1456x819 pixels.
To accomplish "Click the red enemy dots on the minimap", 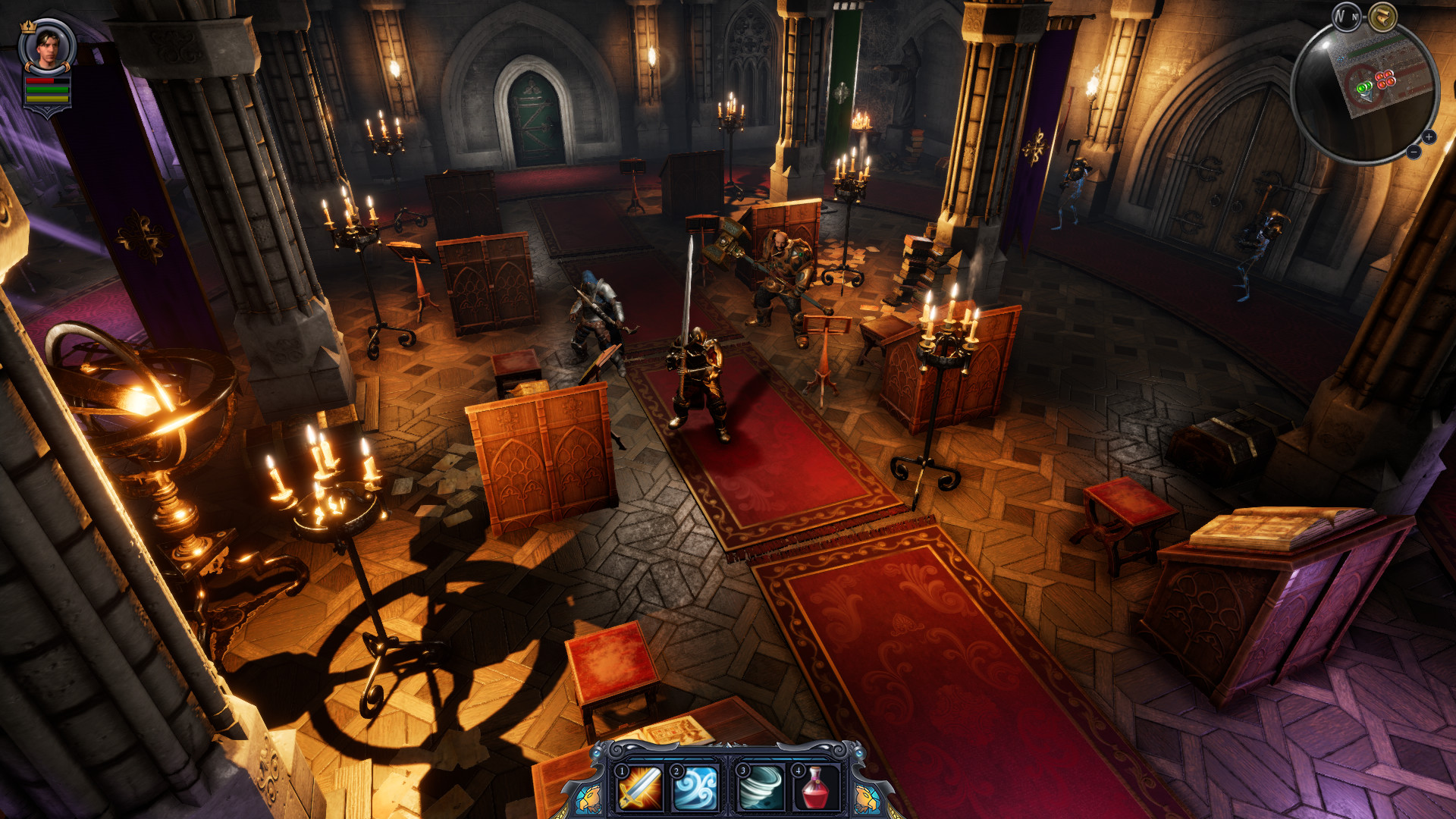I will click(x=1385, y=78).
